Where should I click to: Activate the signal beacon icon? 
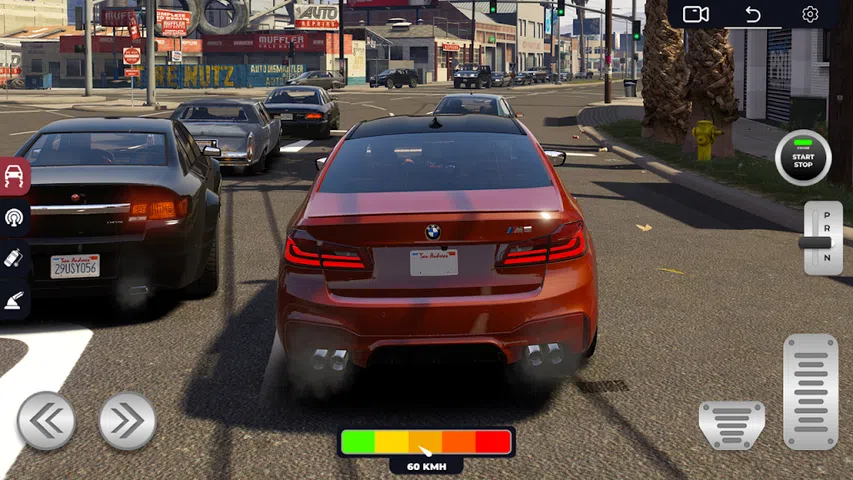[14, 217]
